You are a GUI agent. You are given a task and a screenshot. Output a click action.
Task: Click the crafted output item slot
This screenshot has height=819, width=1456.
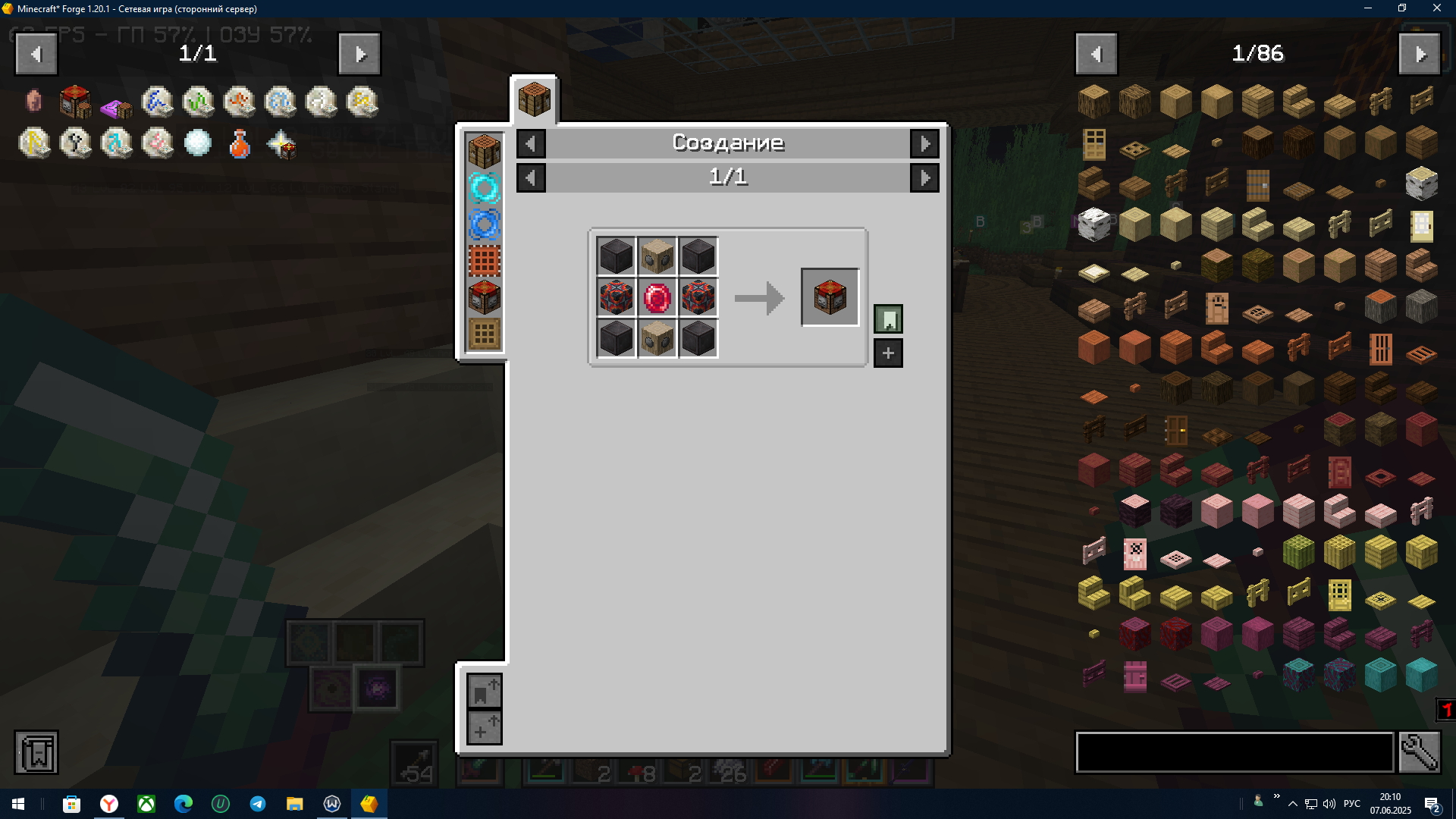830,297
